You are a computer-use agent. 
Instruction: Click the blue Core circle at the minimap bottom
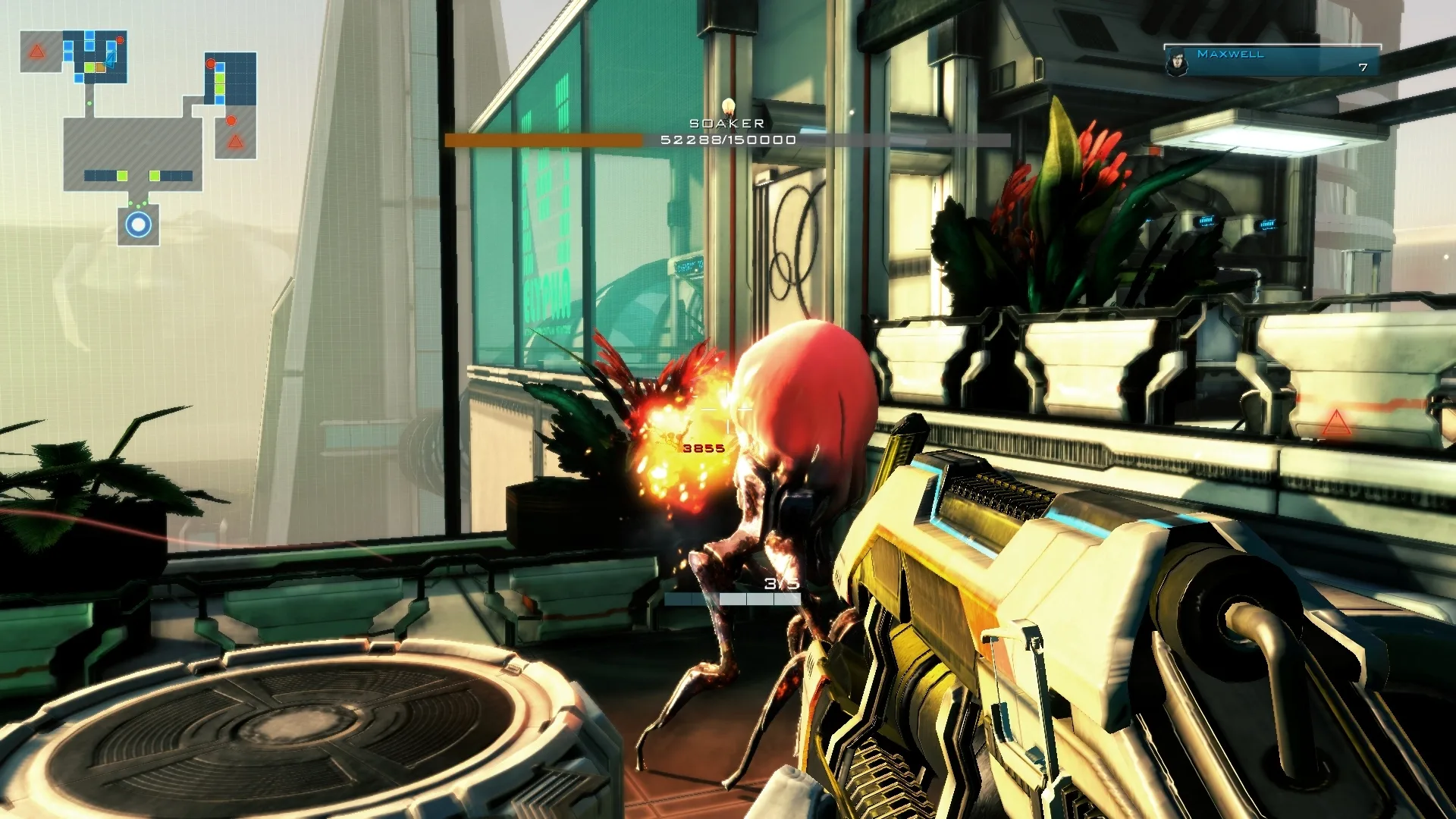(138, 225)
